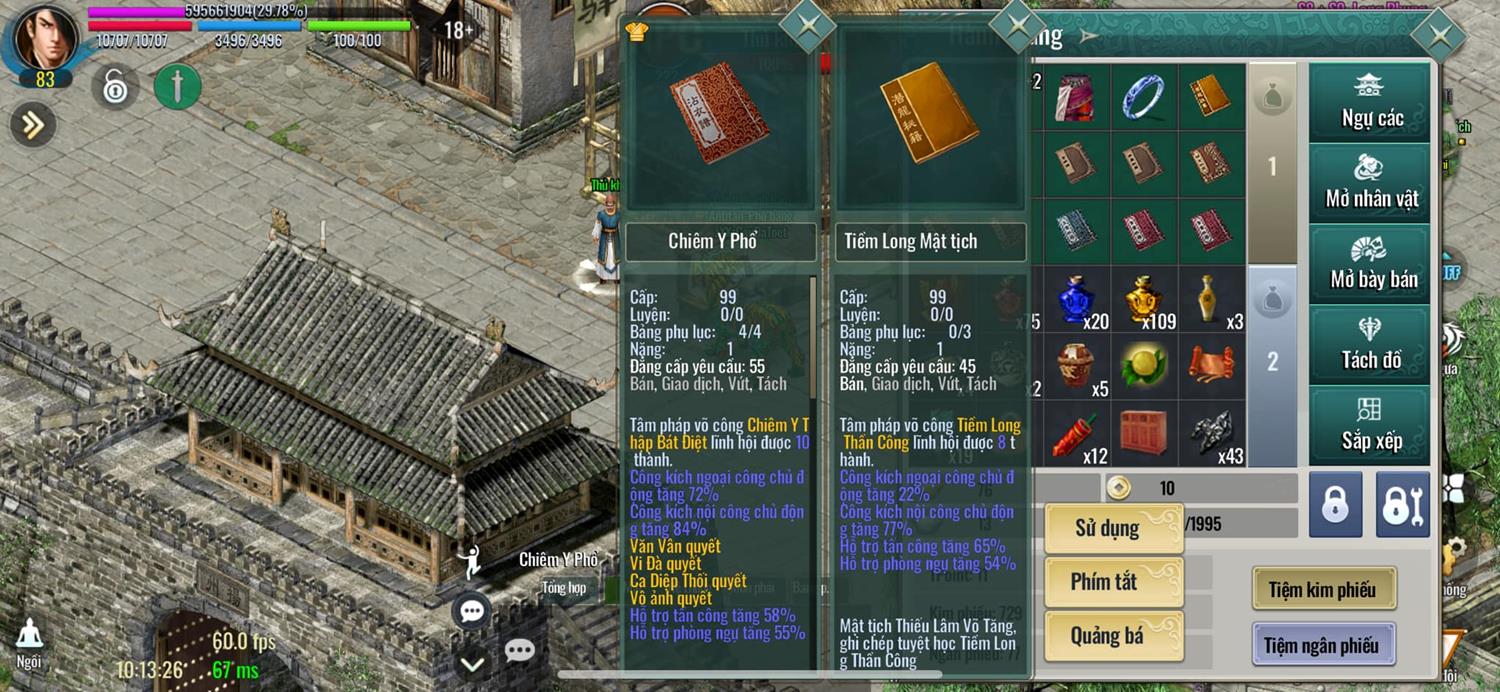Select the red firecracker stack x12
Viewport: 1500px width, 692px height.
pyautogui.click(x=1077, y=434)
